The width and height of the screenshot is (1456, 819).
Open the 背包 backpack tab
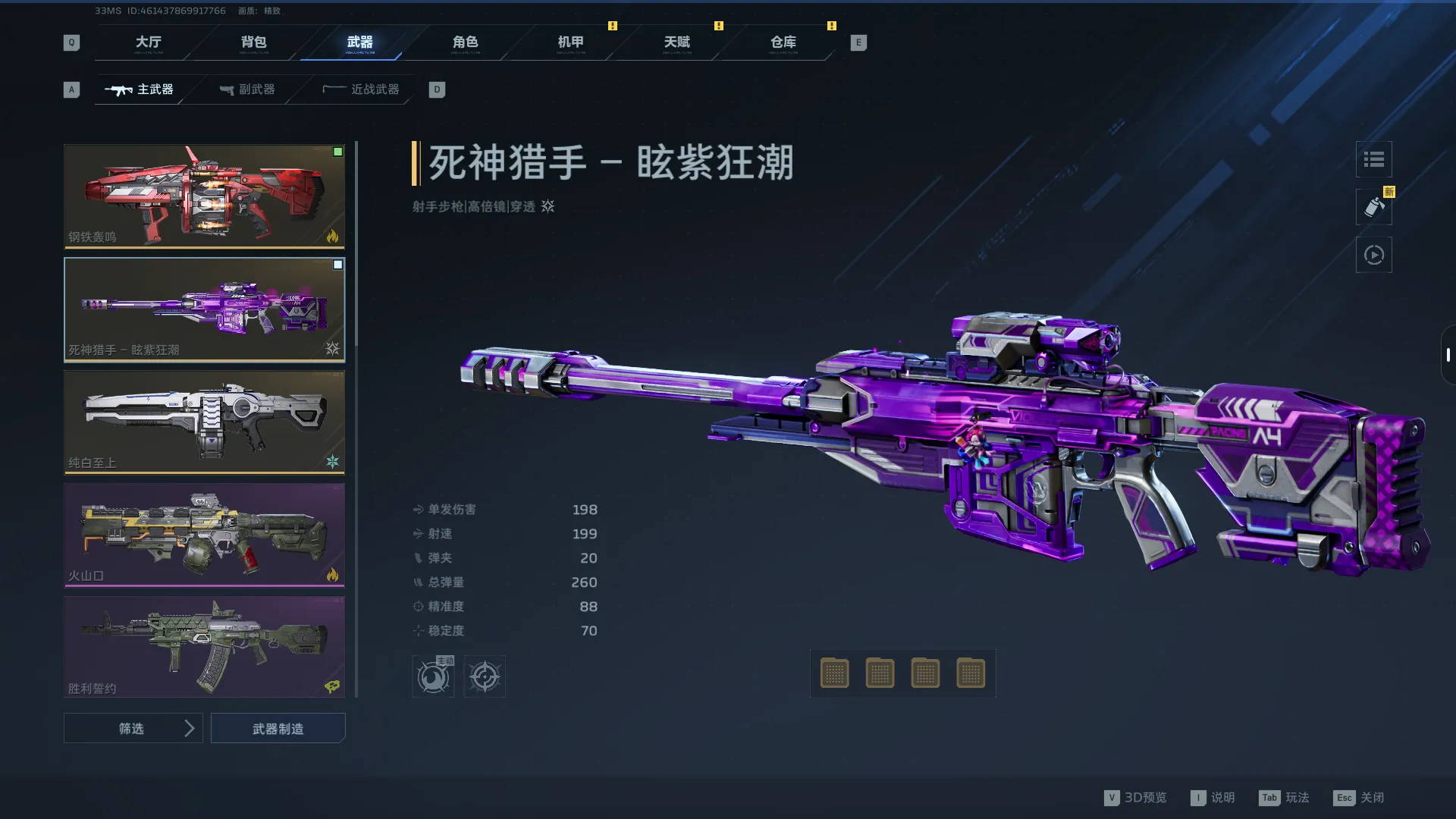pyautogui.click(x=253, y=42)
